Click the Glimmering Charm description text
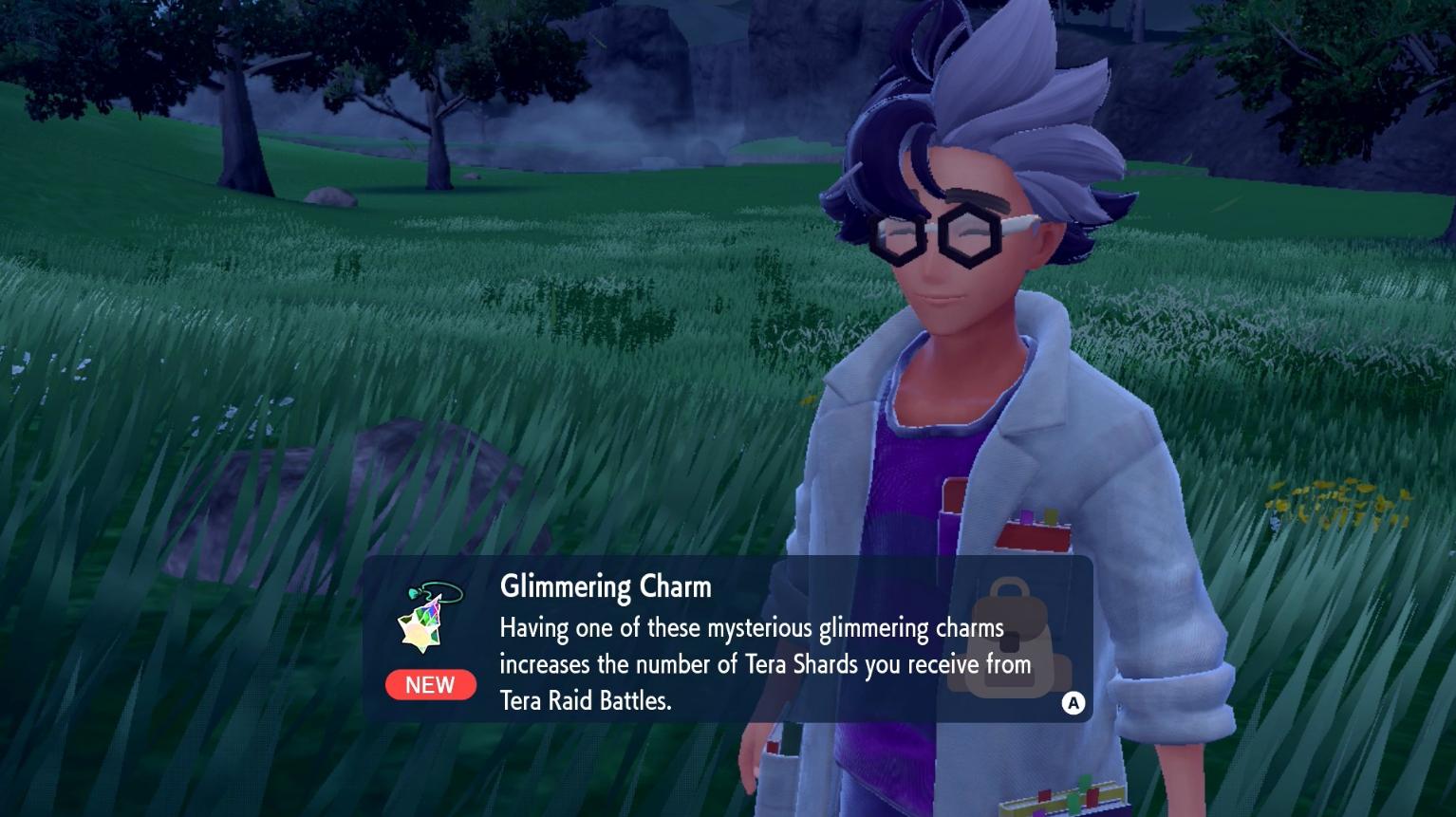This screenshot has height=817, width=1456. pyautogui.click(x=764, y=664)
